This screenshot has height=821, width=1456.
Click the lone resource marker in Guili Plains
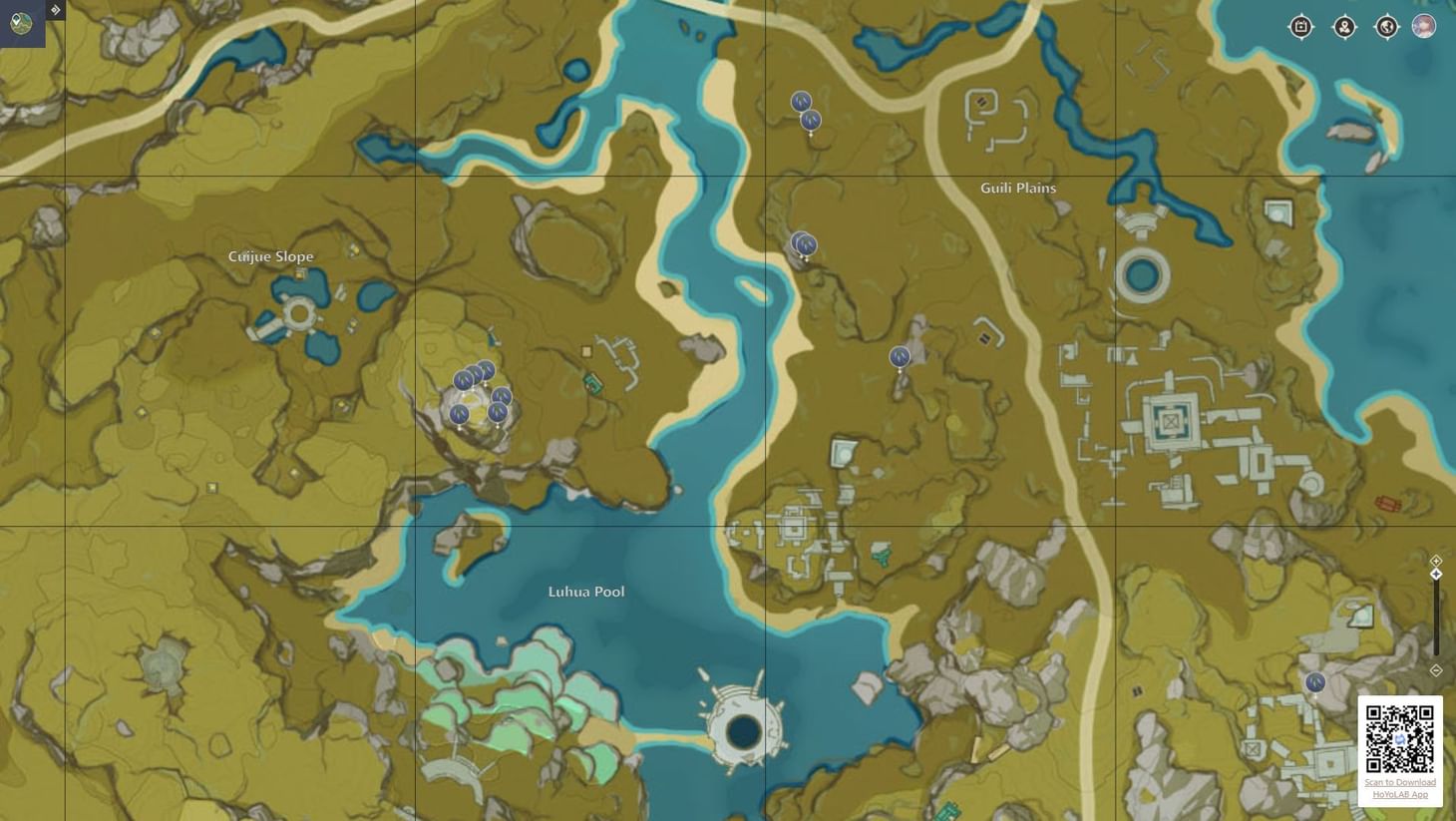coord(900,356)
